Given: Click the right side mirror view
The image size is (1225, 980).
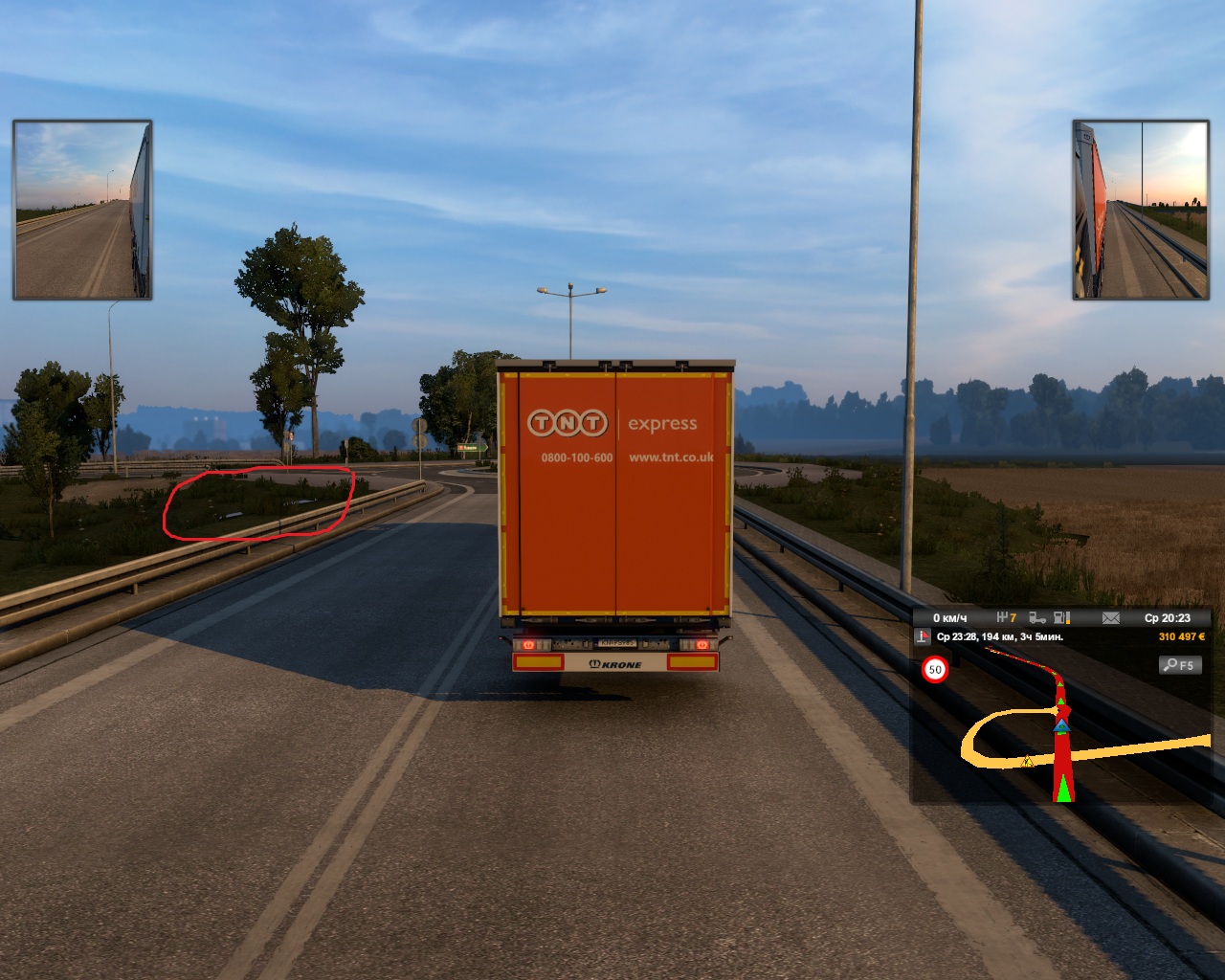Looking at the screenshot, I should tap(1141, 210).
